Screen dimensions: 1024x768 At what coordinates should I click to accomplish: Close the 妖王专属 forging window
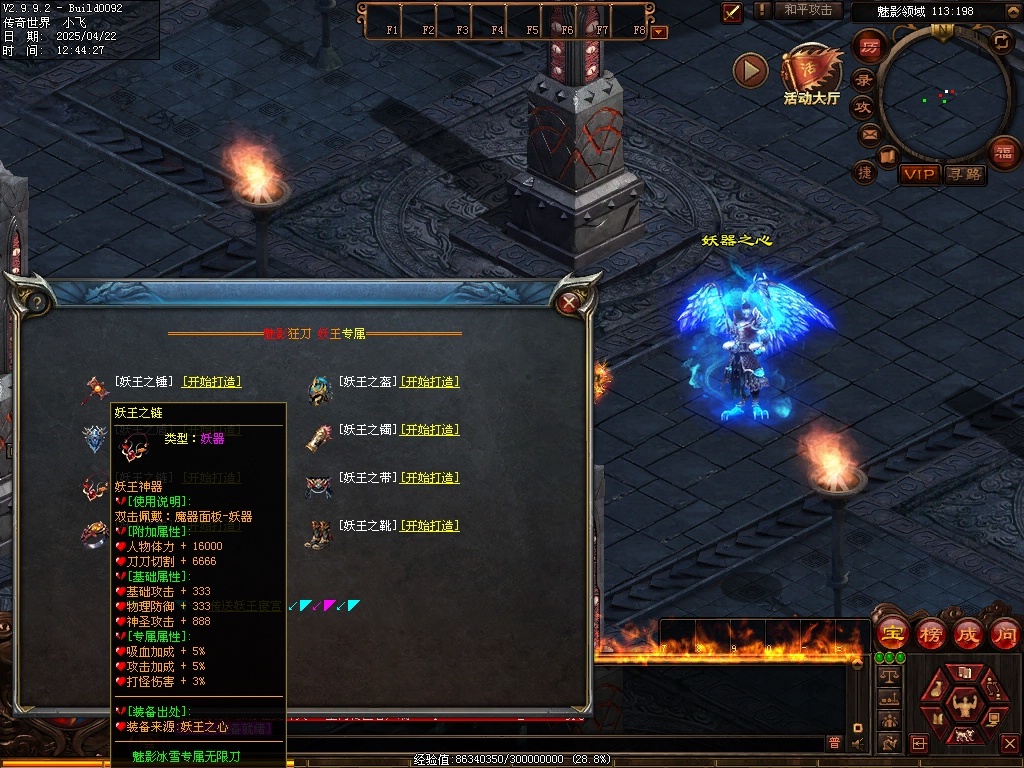pos(569,300)
